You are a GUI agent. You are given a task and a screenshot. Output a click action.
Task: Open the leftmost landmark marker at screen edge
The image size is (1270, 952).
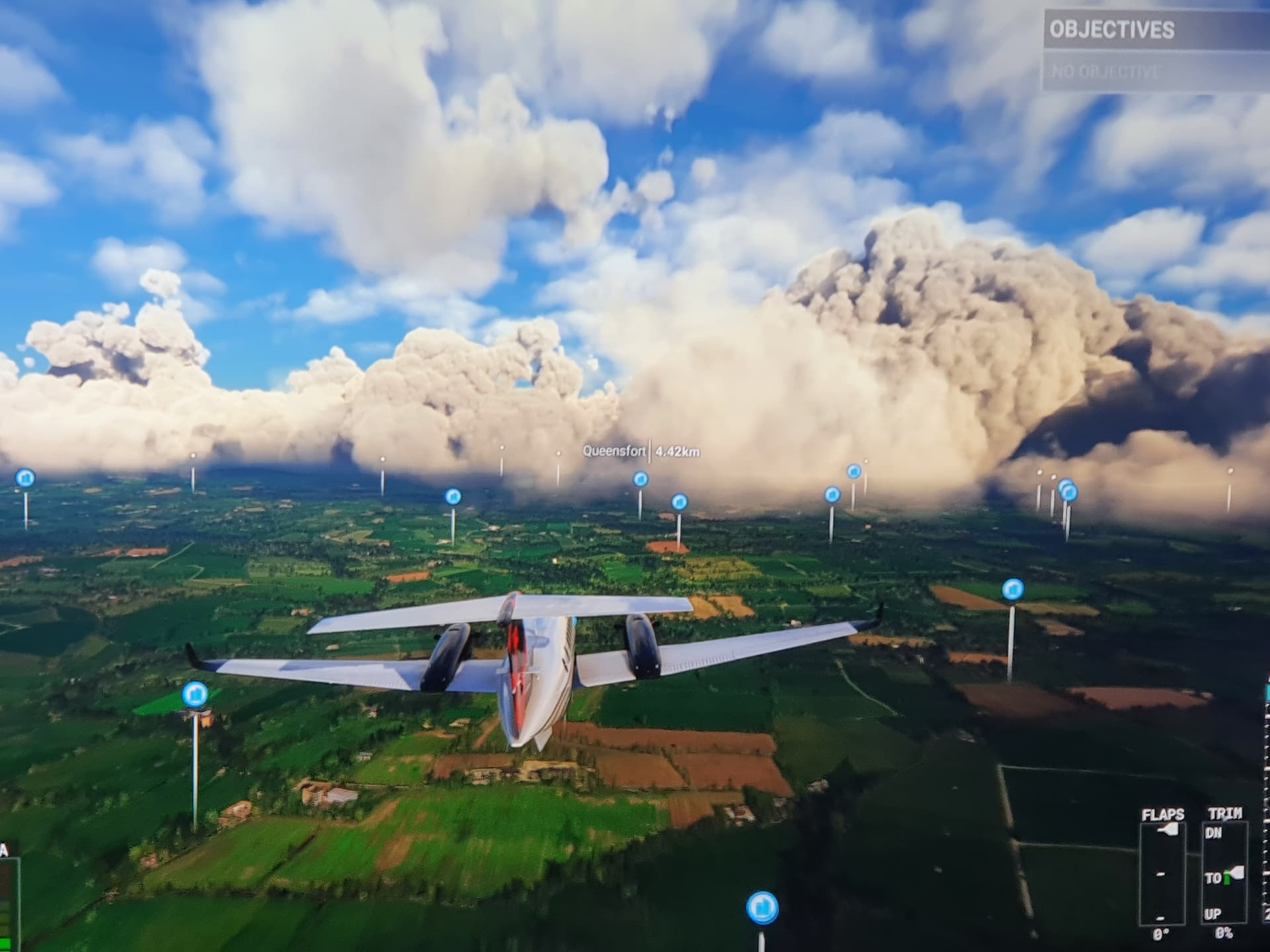[x=24, y=478]
